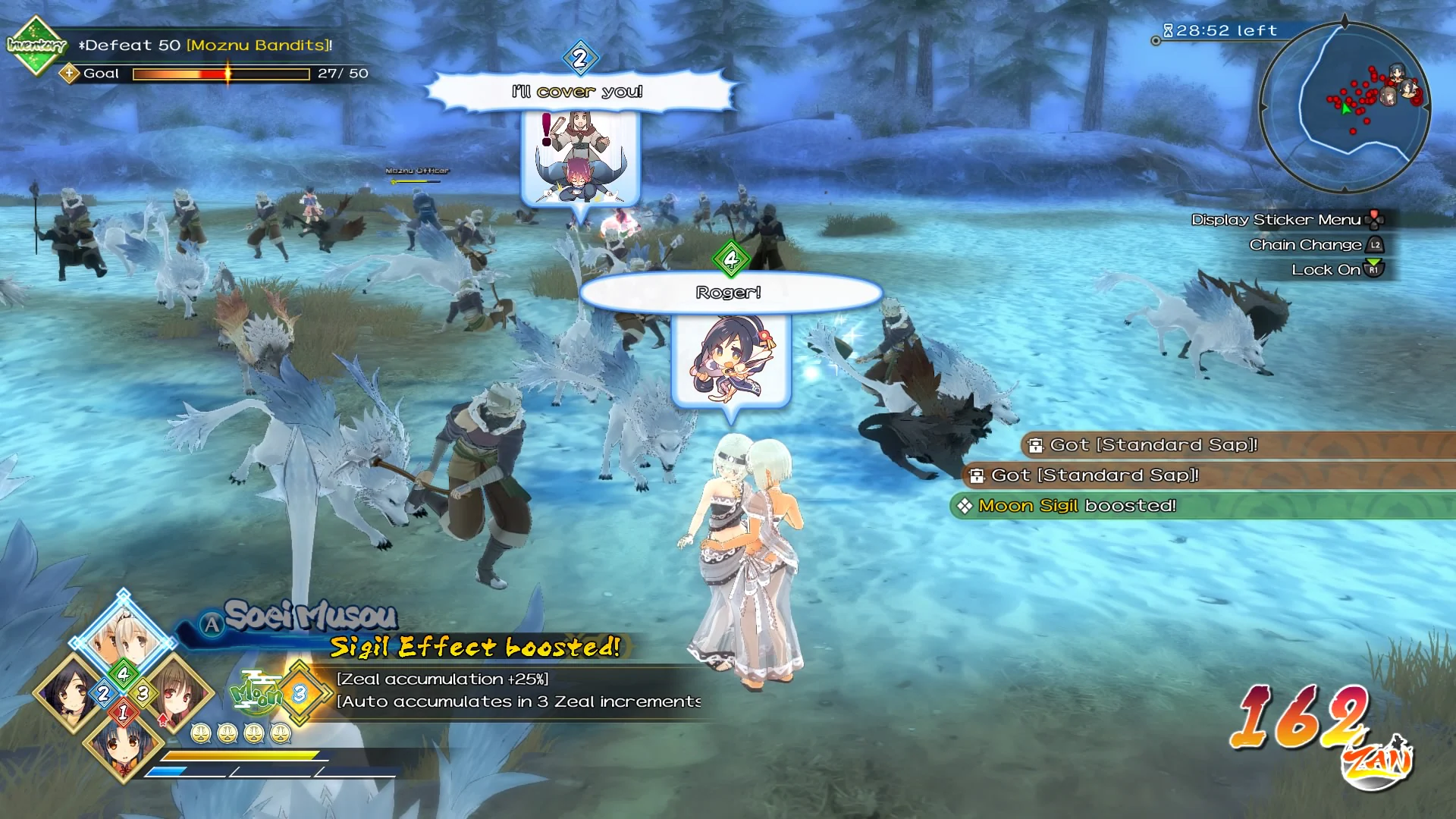Viewport: 1456px width, 819px height.
Task: Click the Goal progress bar
Action: (220, 74)
